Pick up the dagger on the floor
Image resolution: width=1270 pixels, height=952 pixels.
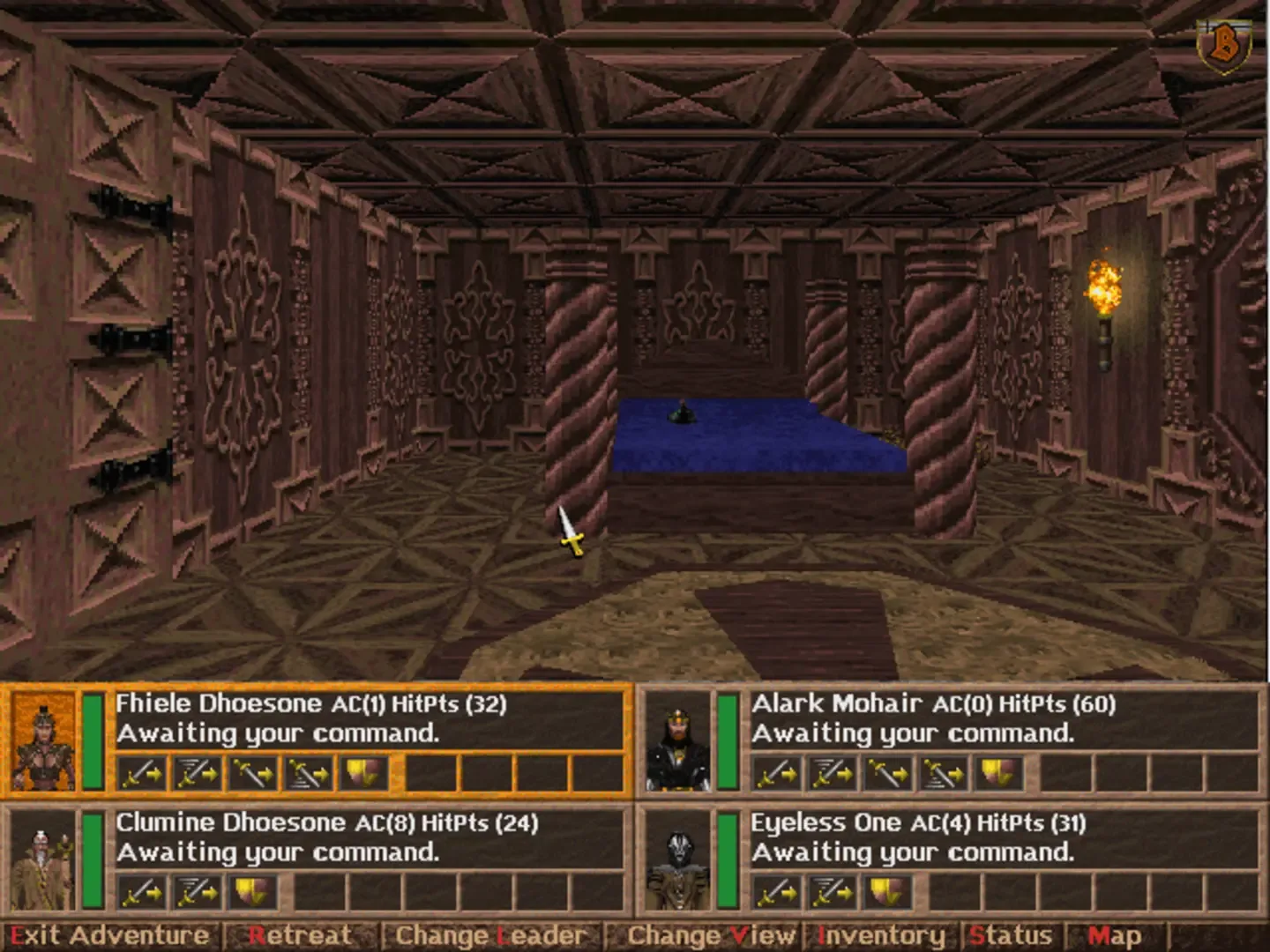(570, 532)
